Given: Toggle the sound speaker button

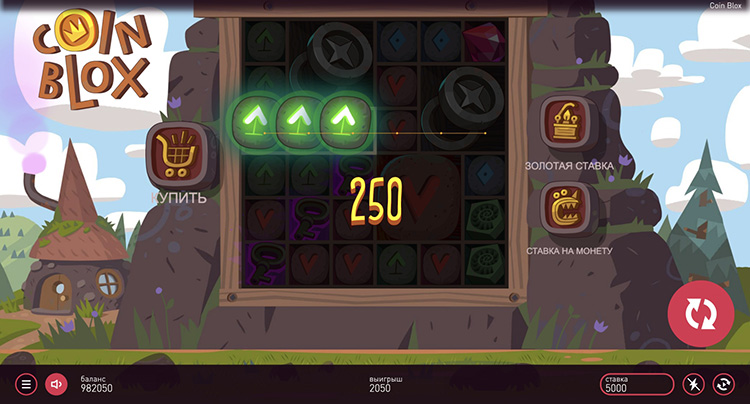Looking at the screenshot, I should pyautogui.click(x=56, y=383).
